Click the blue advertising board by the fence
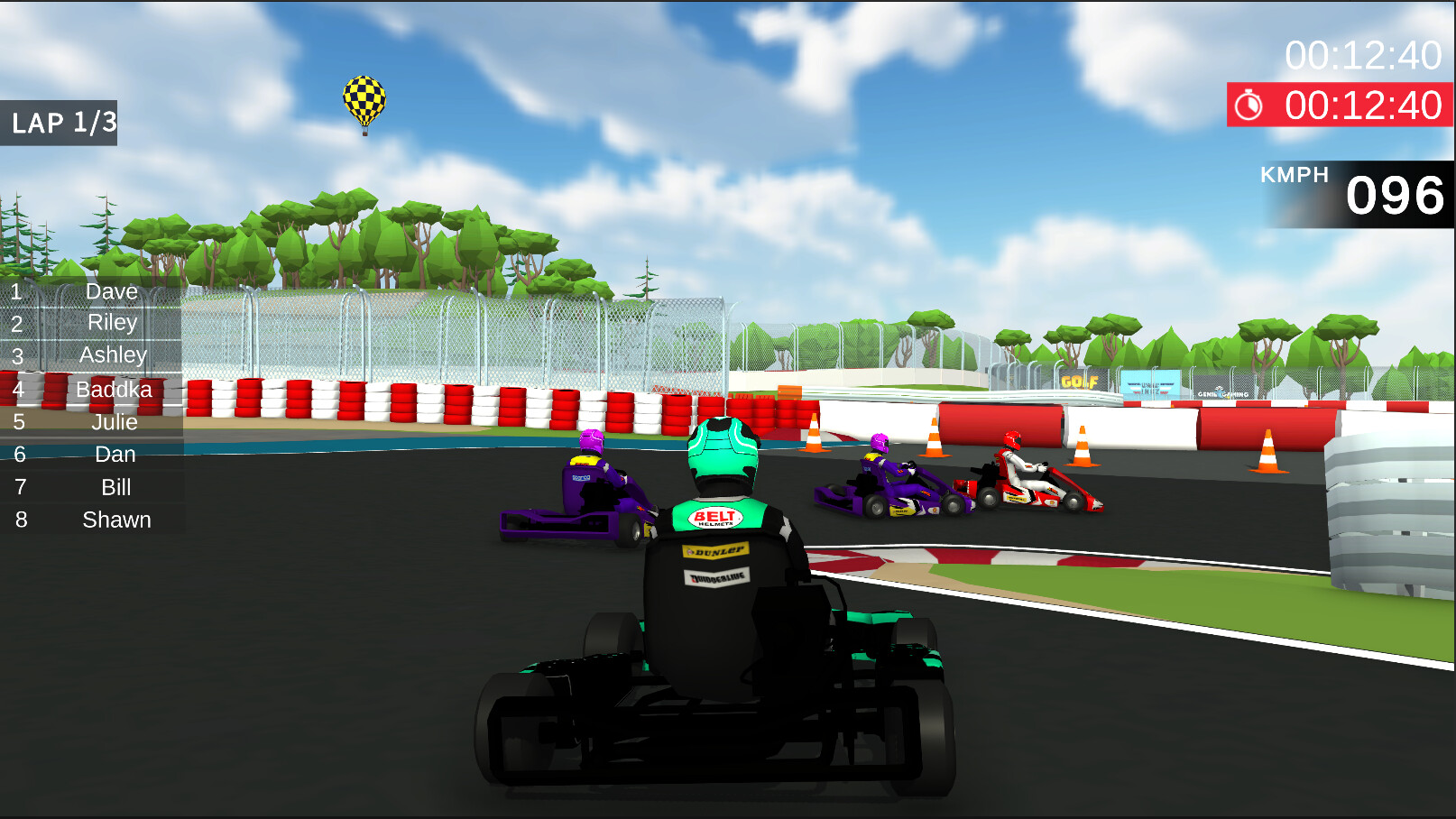Image resolution: width=1456 pixels, height=819 pixels. pos(1151,383)
